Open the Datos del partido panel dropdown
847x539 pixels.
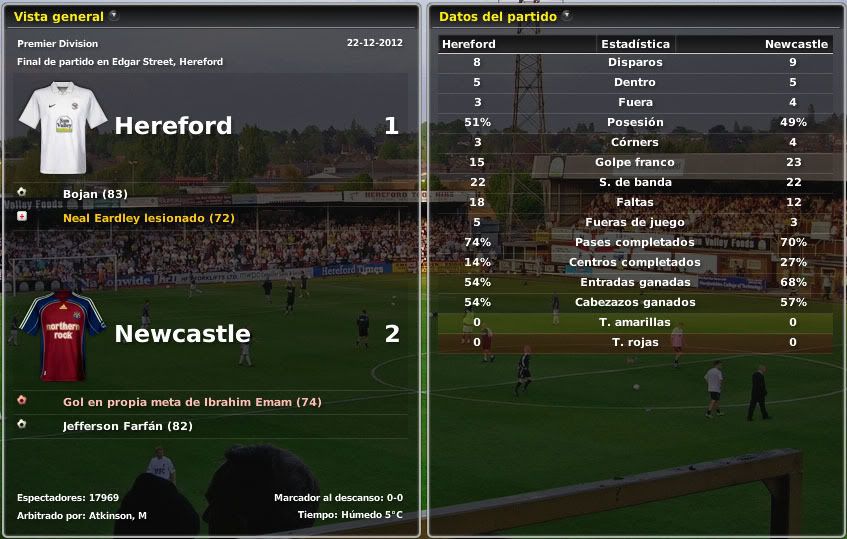(567, 16)
